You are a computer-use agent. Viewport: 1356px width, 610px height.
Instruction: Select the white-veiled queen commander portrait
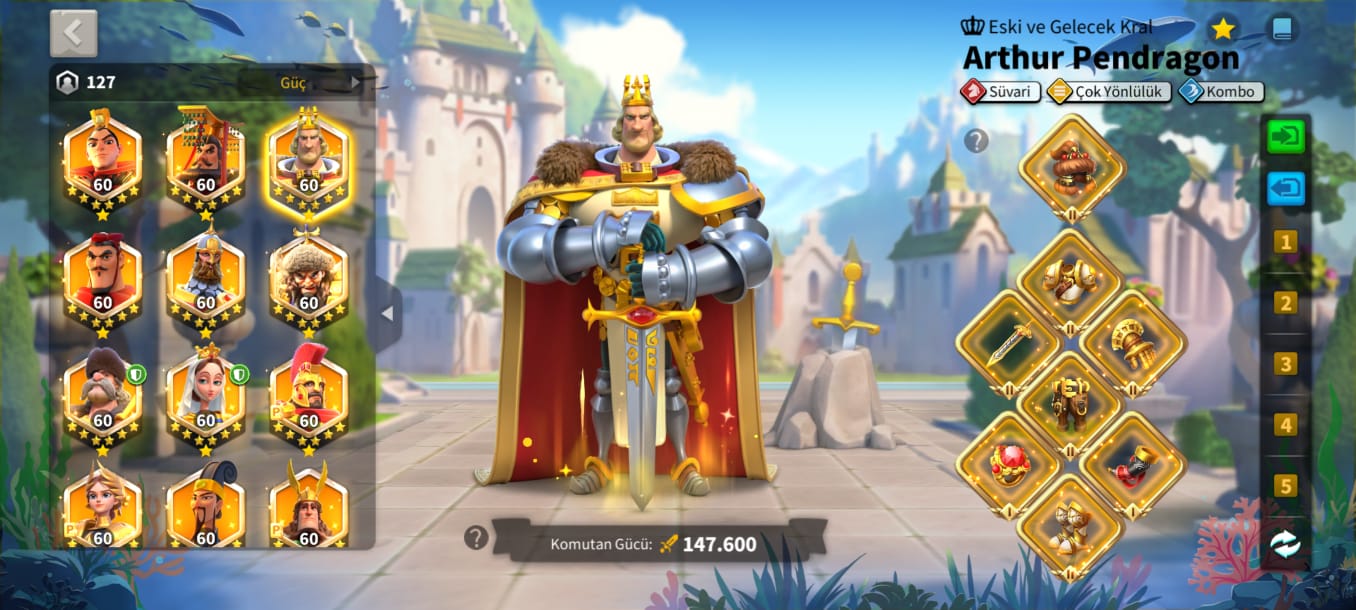206,397
